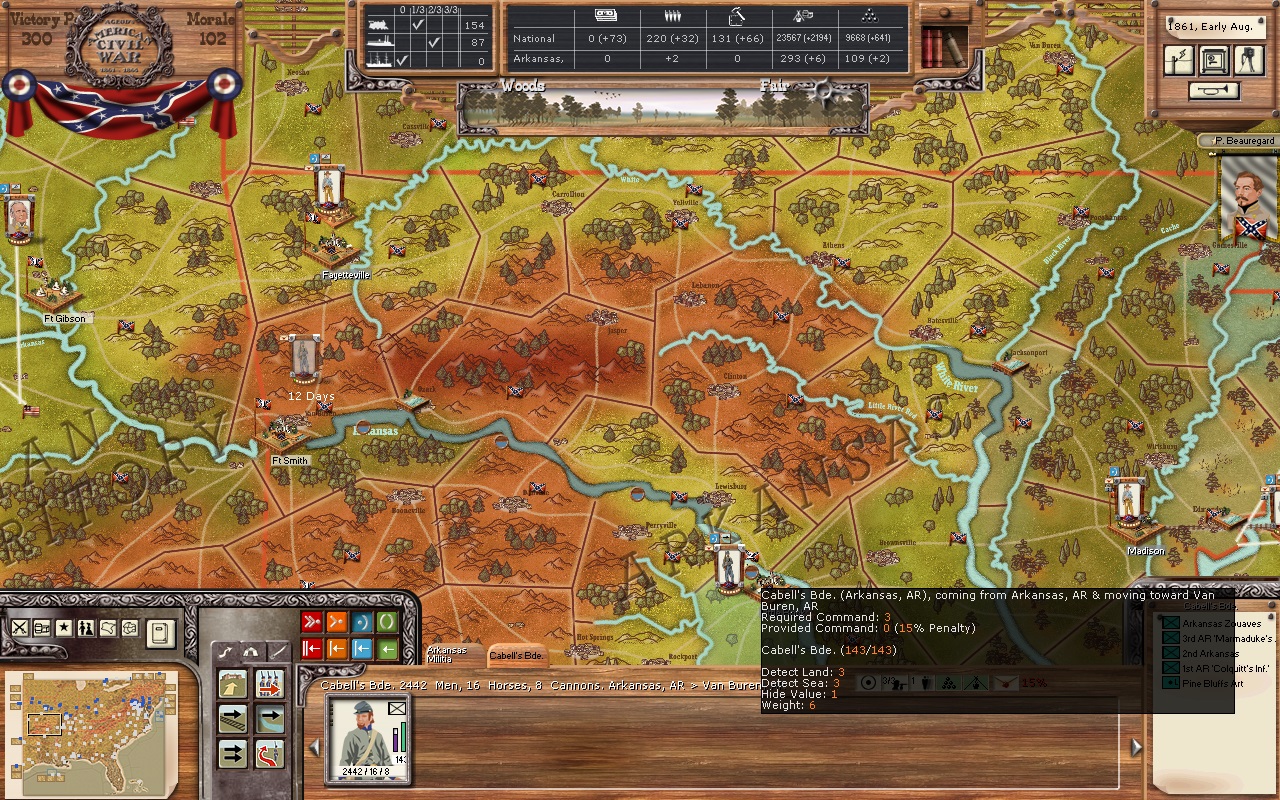Select the star filter icon
Screen dimensions: 1280x800
64,628
